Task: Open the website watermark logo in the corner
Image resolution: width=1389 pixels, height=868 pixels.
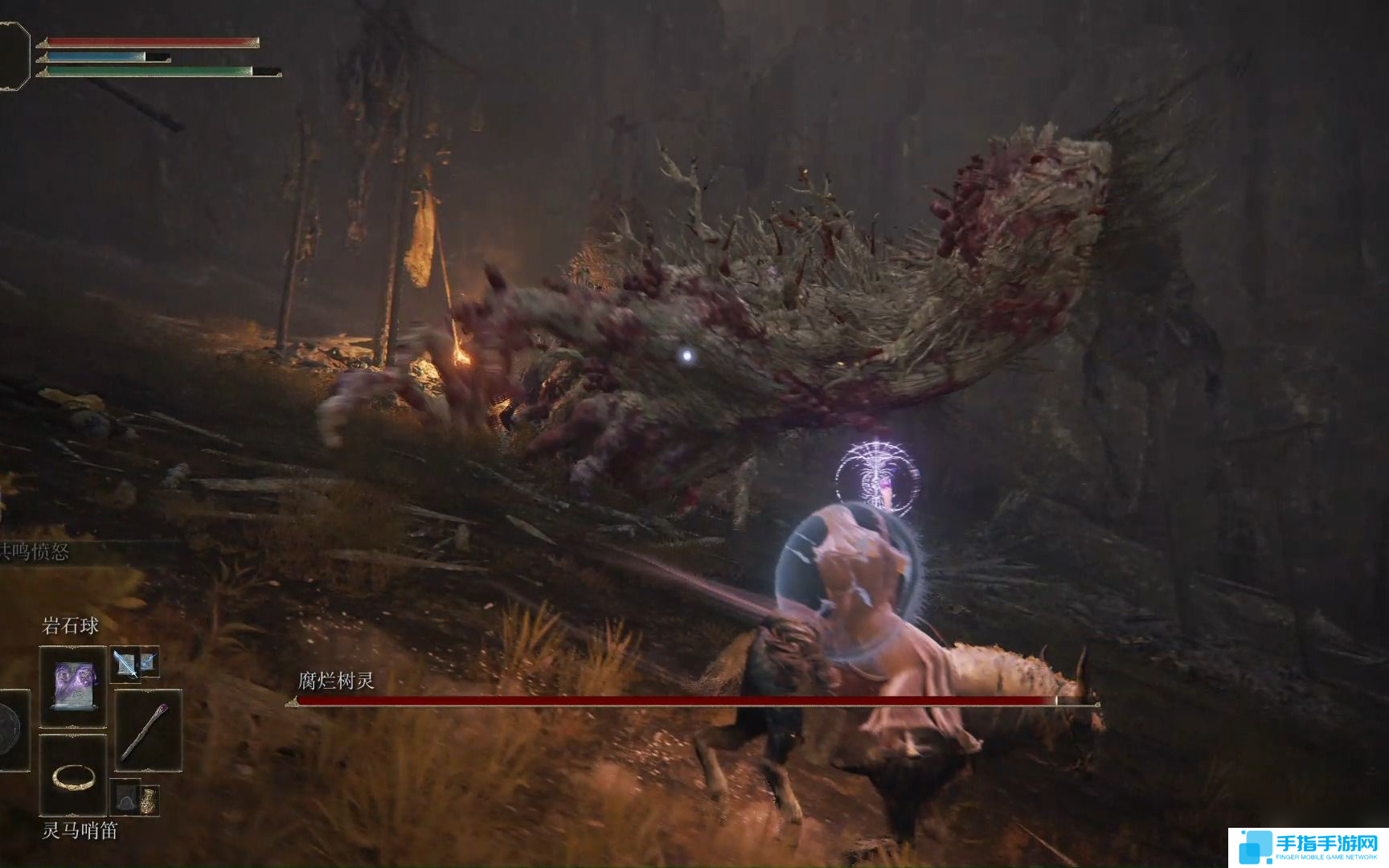Action: [1308, 848]
